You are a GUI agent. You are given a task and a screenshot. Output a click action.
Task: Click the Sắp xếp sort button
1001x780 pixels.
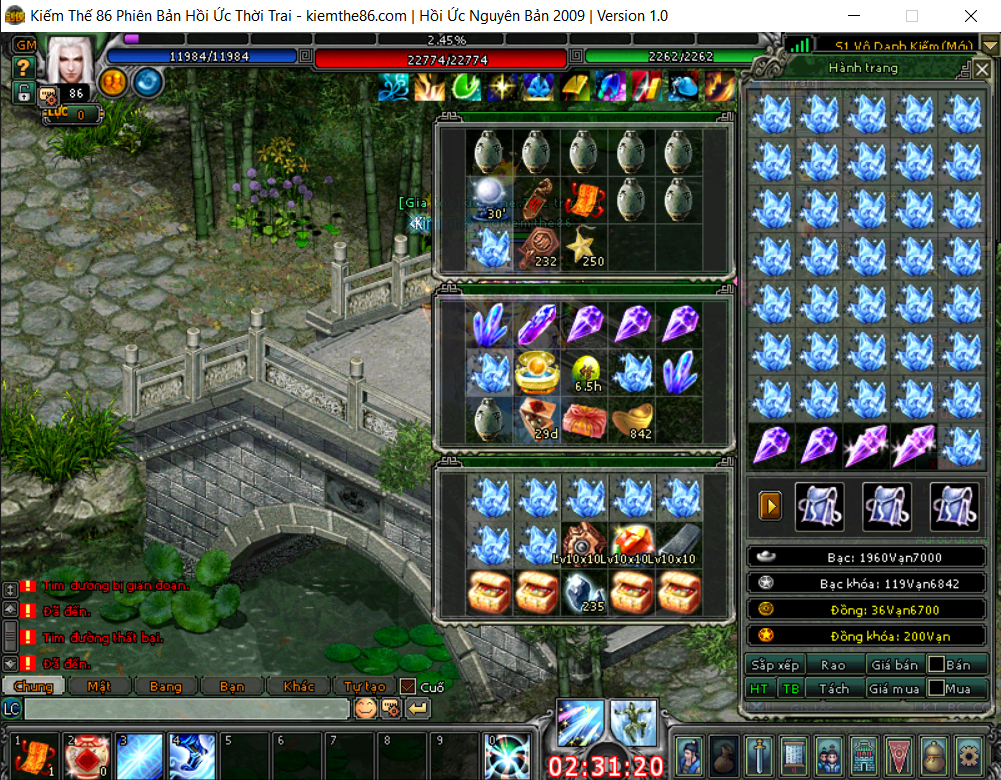click(775, 665)
